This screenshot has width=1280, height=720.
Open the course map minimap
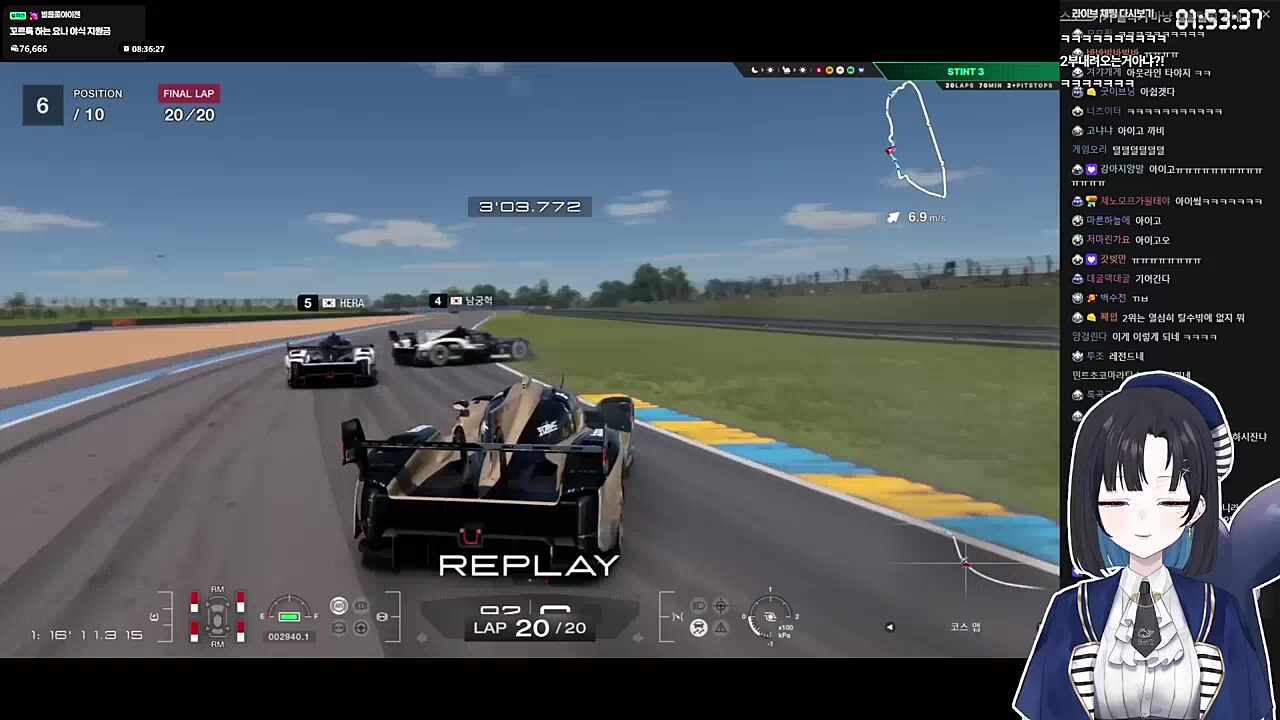point(915,140)
